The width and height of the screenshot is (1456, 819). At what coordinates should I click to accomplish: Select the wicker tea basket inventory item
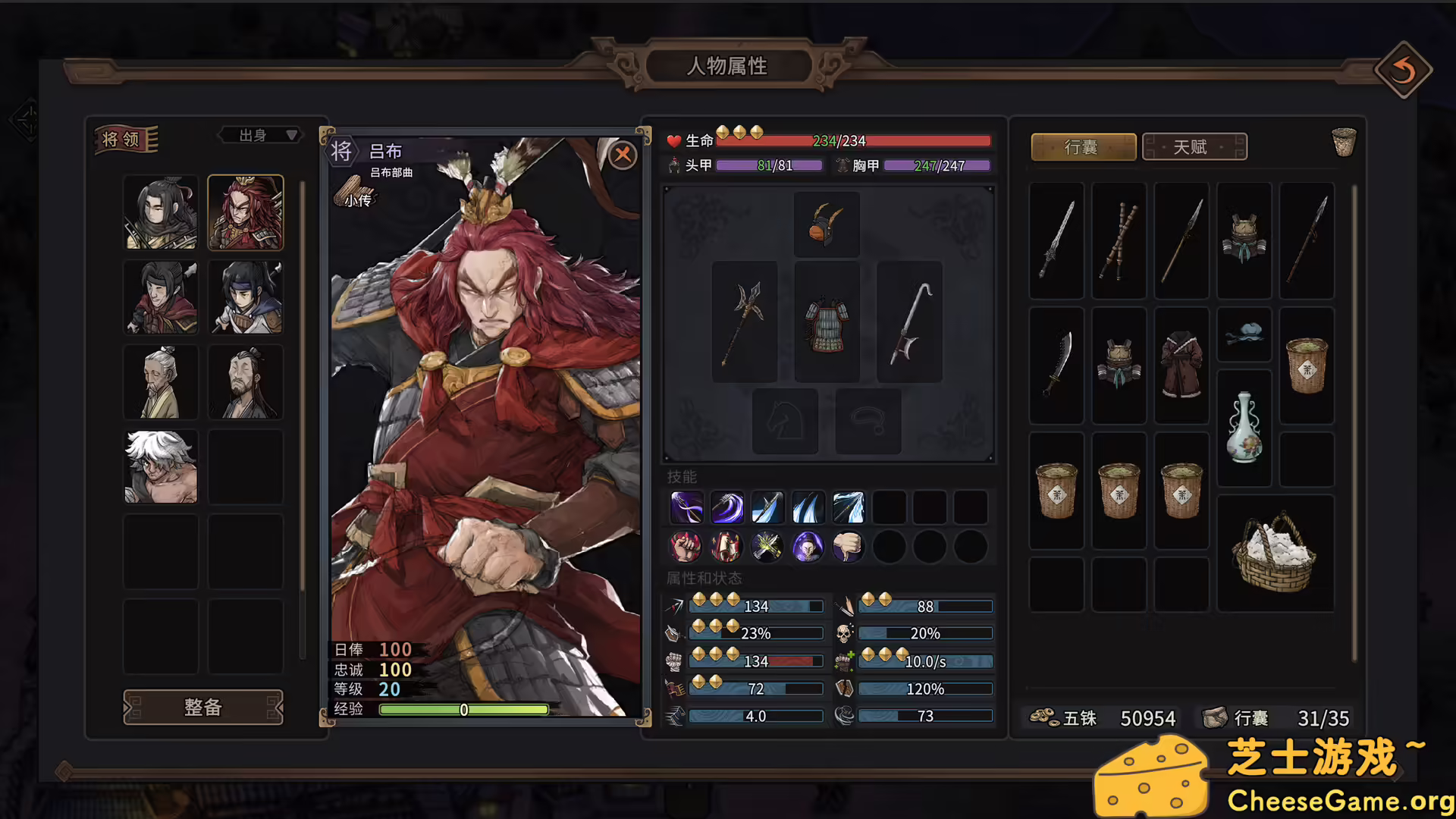pyautogui.click(x=1306, y=364)
